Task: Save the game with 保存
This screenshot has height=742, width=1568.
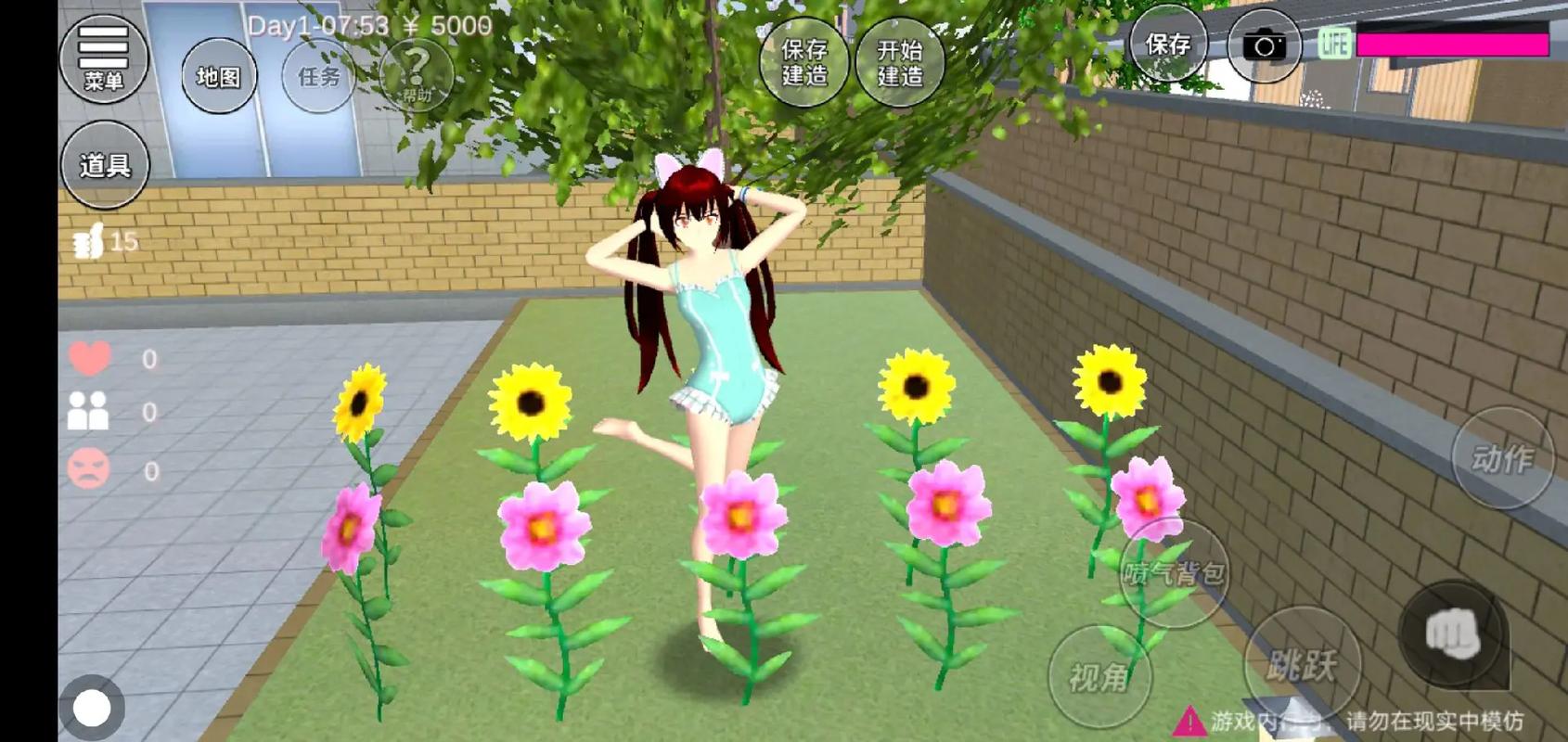Action: tap(1167, 45)
